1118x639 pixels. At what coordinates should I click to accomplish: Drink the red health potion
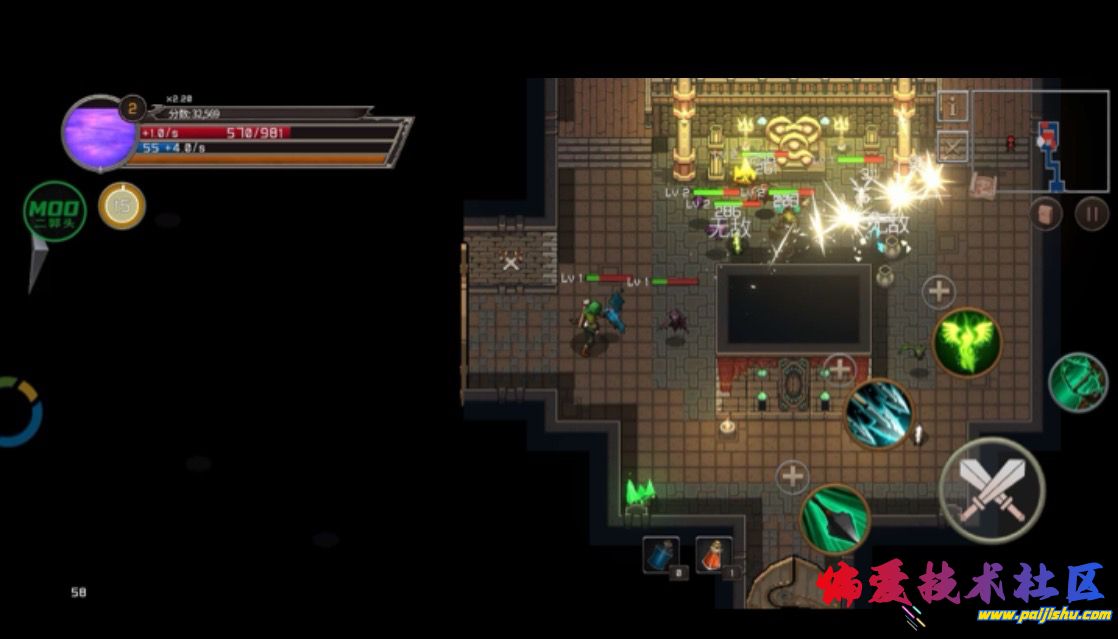(713, 555)
